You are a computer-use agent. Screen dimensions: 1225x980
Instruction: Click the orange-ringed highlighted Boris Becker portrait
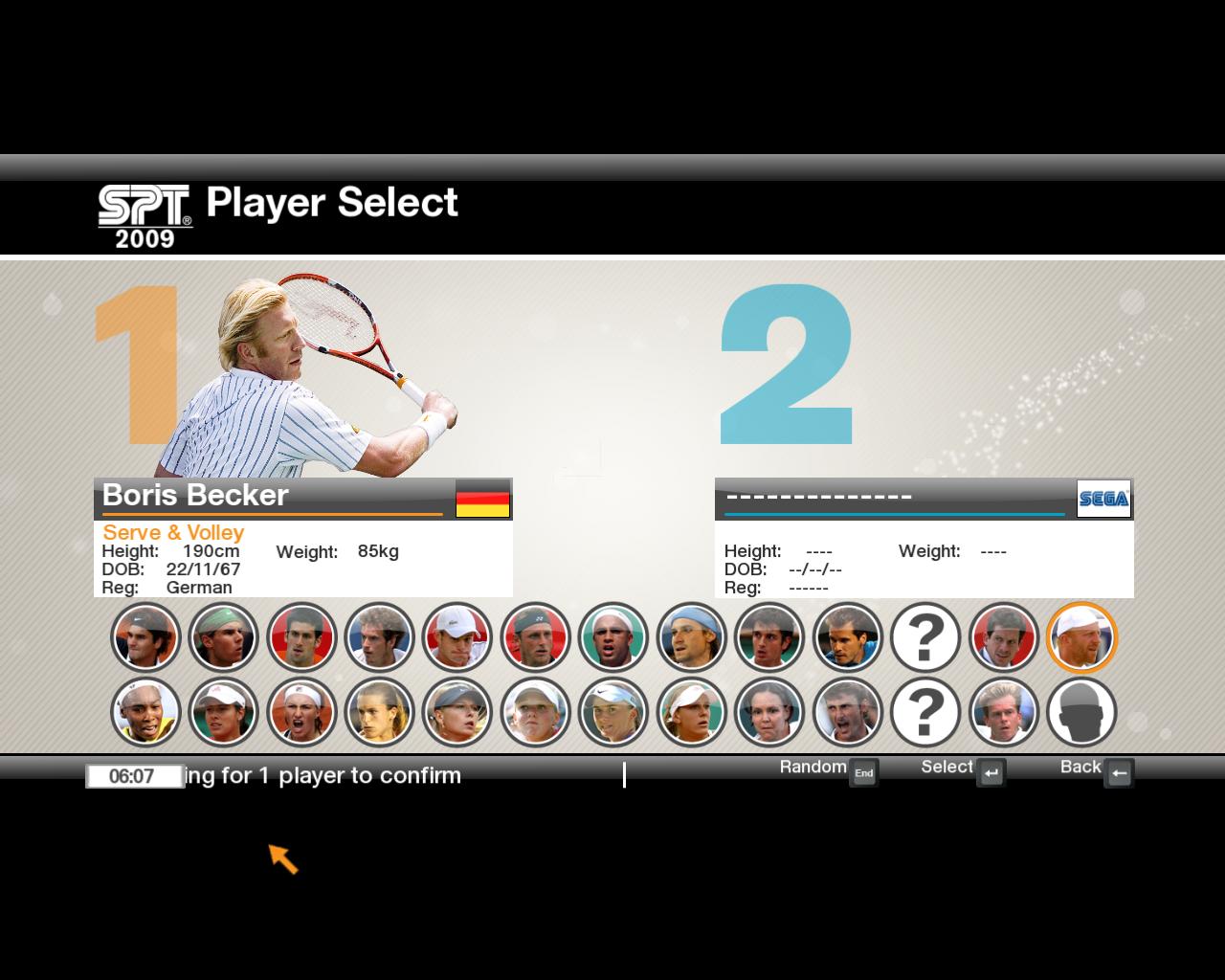(x=1081, y=637)
